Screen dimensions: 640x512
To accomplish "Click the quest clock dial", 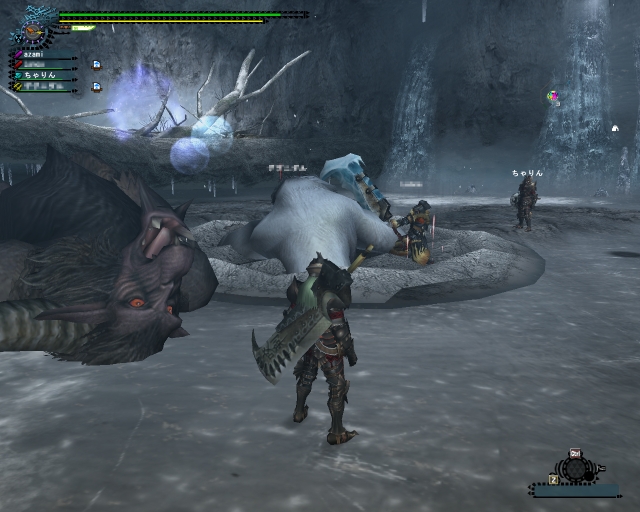I will pyautogui.click(x=33, y=31).
